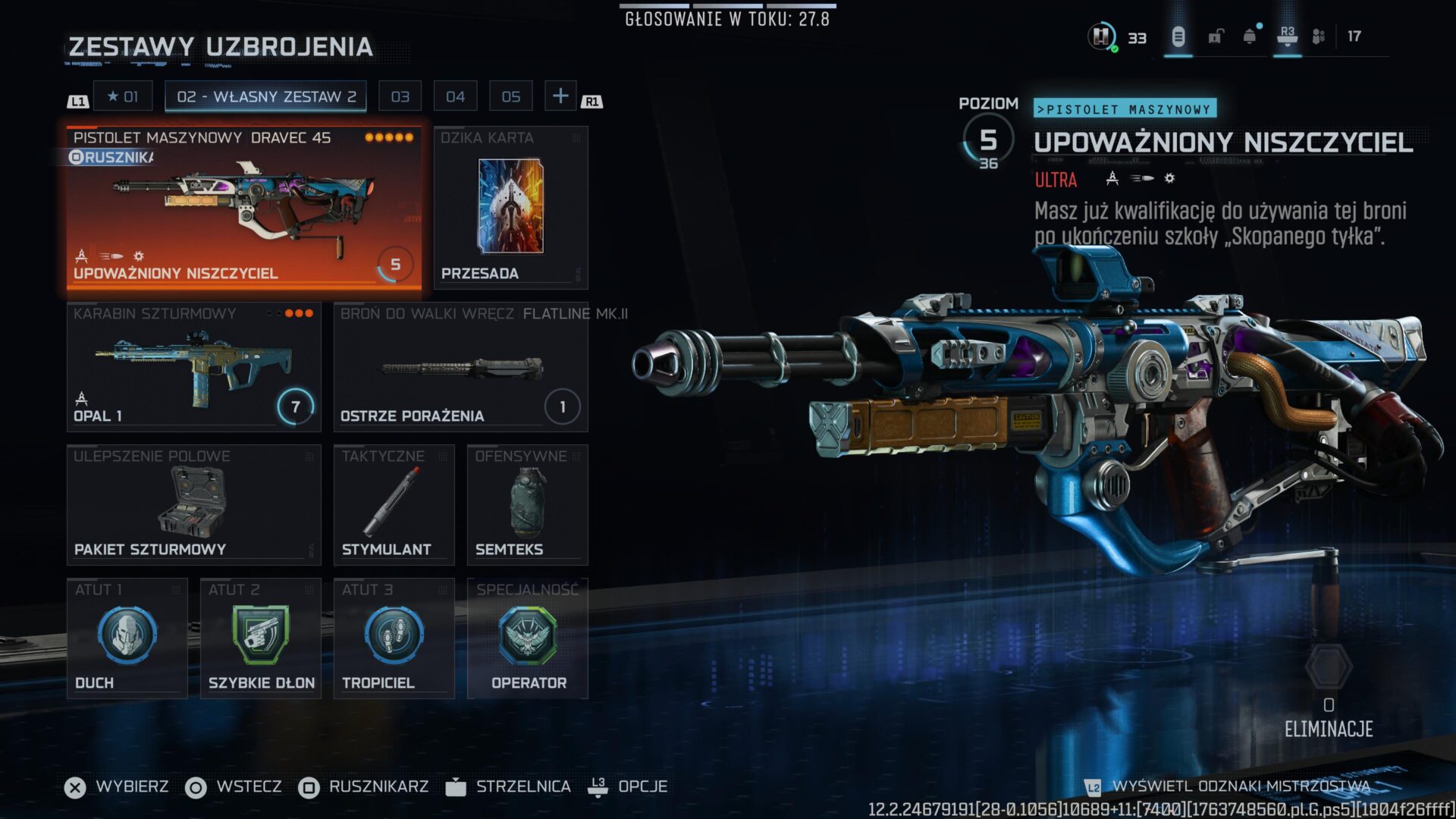Viewport: 1456px width, 819px height.
Task: Open the notifications bell icon
Action: 1249,36
